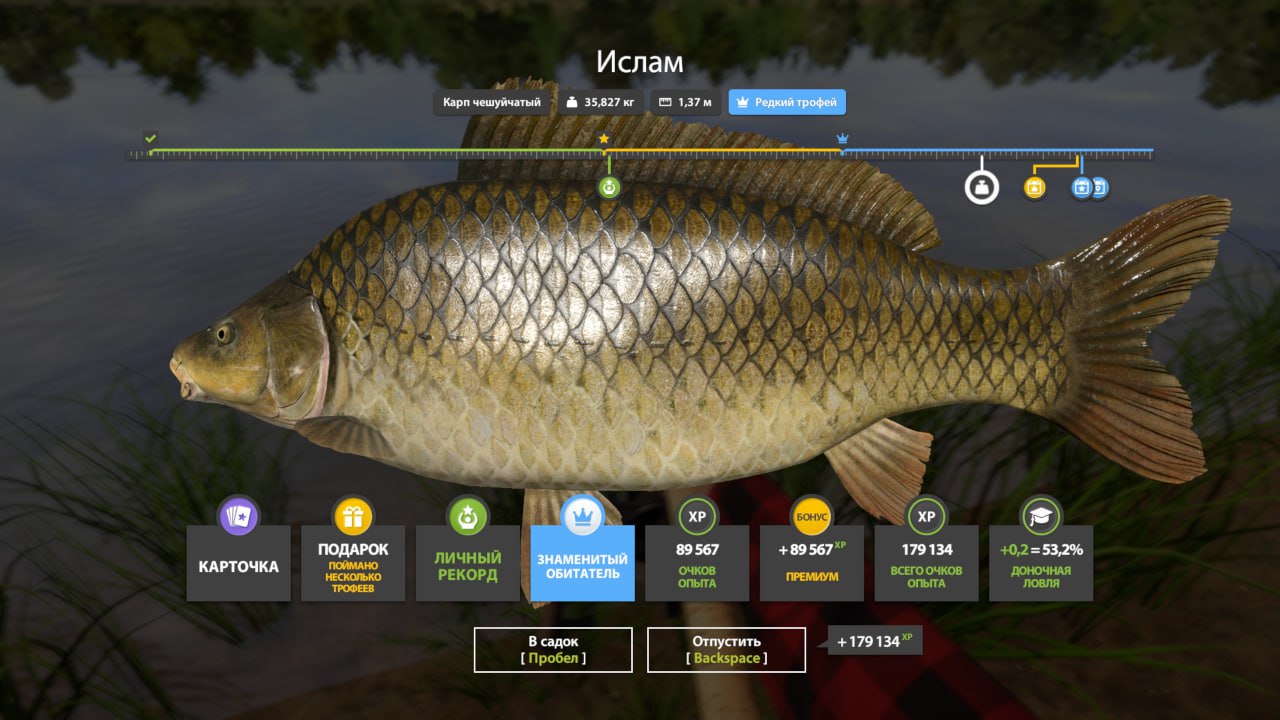
Task: Release the fish with the Отпустить button
Action: coord(726,649)
